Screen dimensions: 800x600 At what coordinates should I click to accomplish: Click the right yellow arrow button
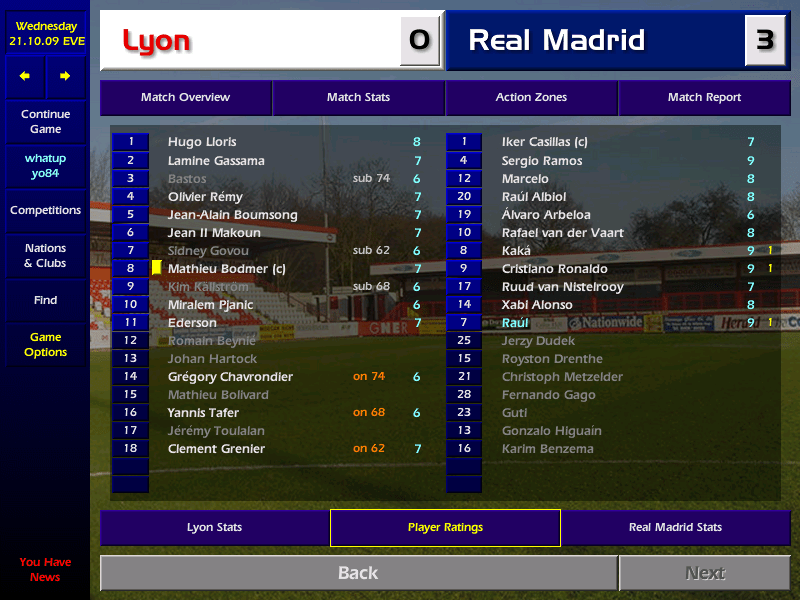tap(65, 76)
